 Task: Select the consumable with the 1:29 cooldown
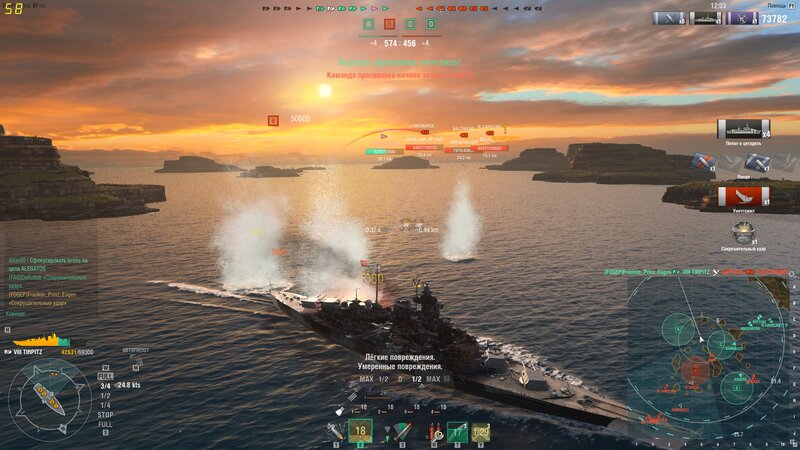[x=481, y=433]
